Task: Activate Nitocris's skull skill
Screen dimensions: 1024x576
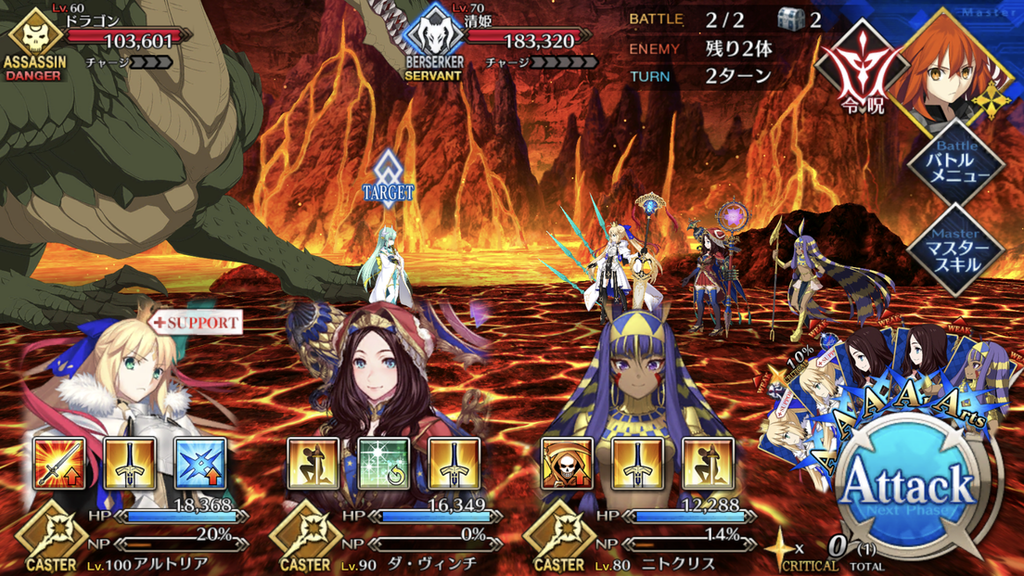Action: pyautogui.click(x=567, y=463)
